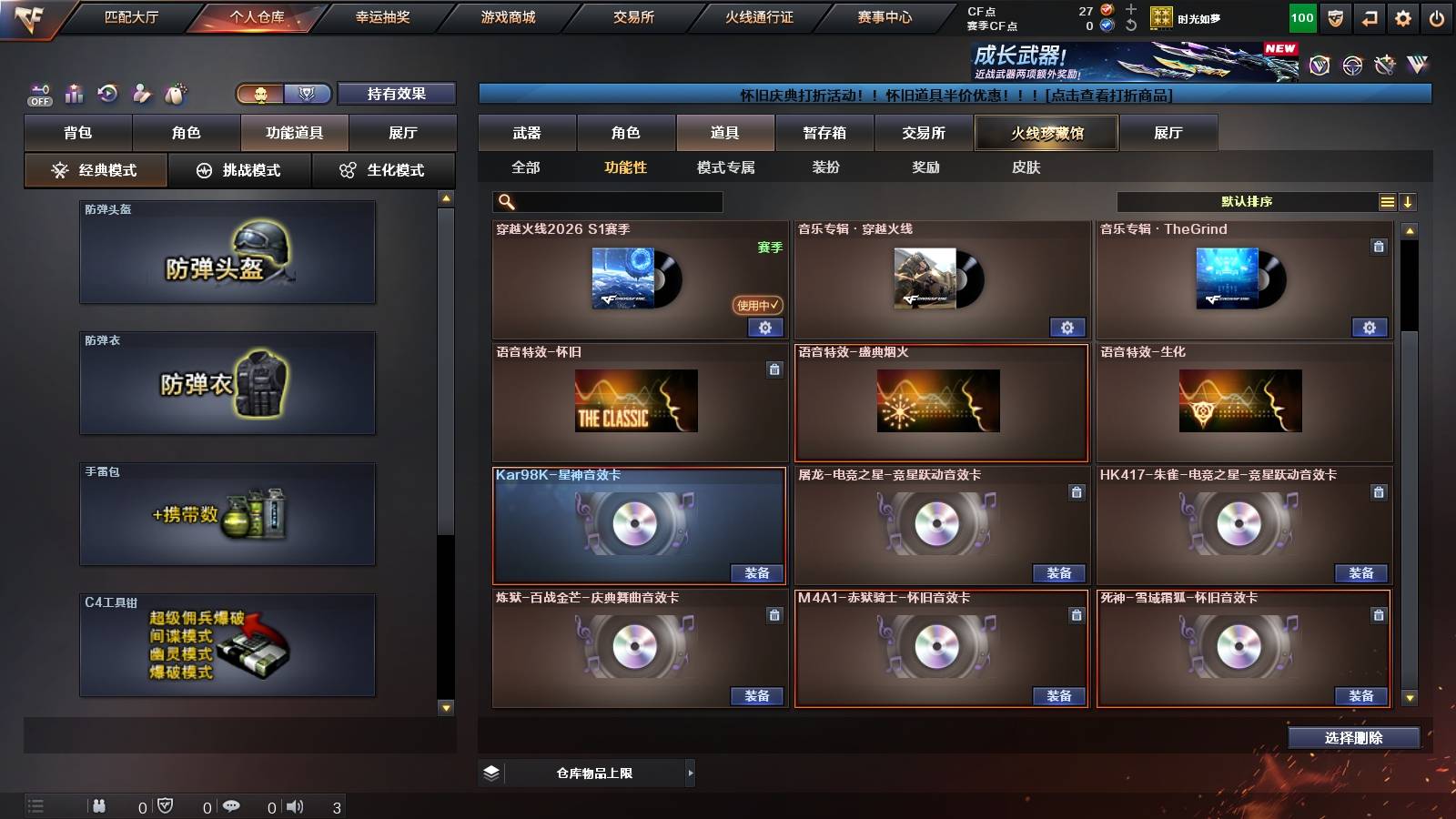1456x819 pixels.
Task: Open the 火线珍藏馆 tab
Action: coord(1046,133)
